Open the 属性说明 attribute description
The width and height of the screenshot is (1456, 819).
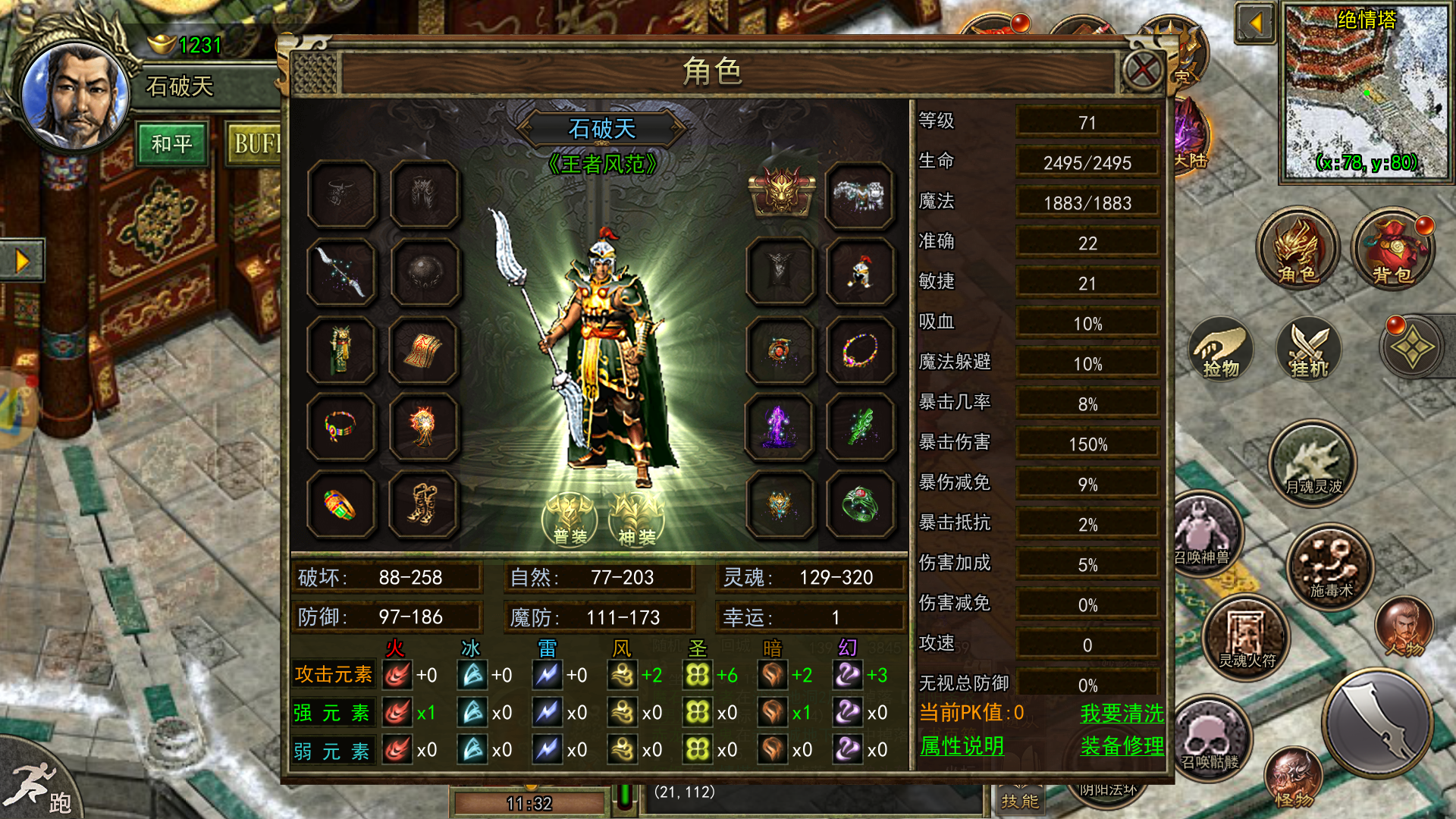point(962,746)
